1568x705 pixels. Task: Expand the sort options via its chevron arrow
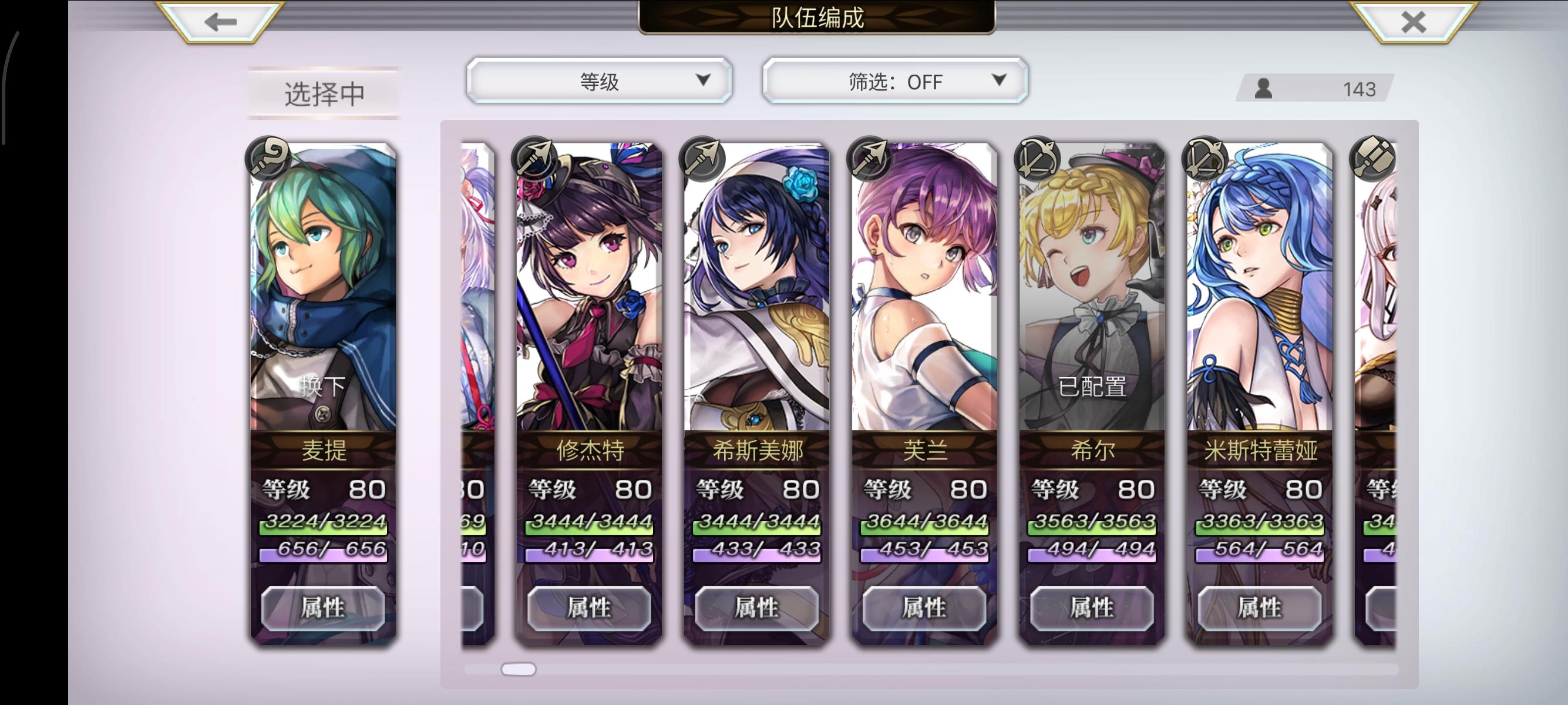(705, 80)
